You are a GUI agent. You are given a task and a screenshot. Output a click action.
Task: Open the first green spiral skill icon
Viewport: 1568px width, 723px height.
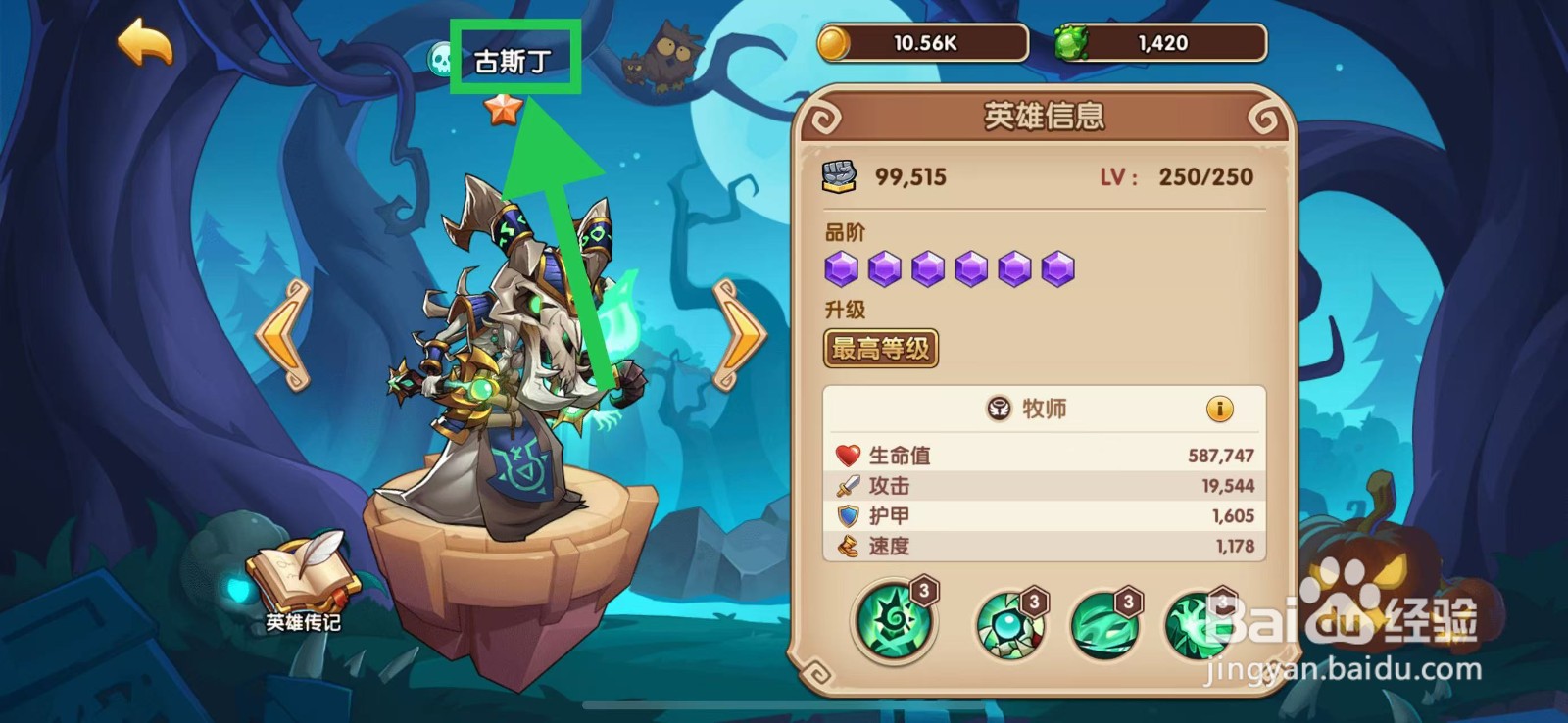894,623
